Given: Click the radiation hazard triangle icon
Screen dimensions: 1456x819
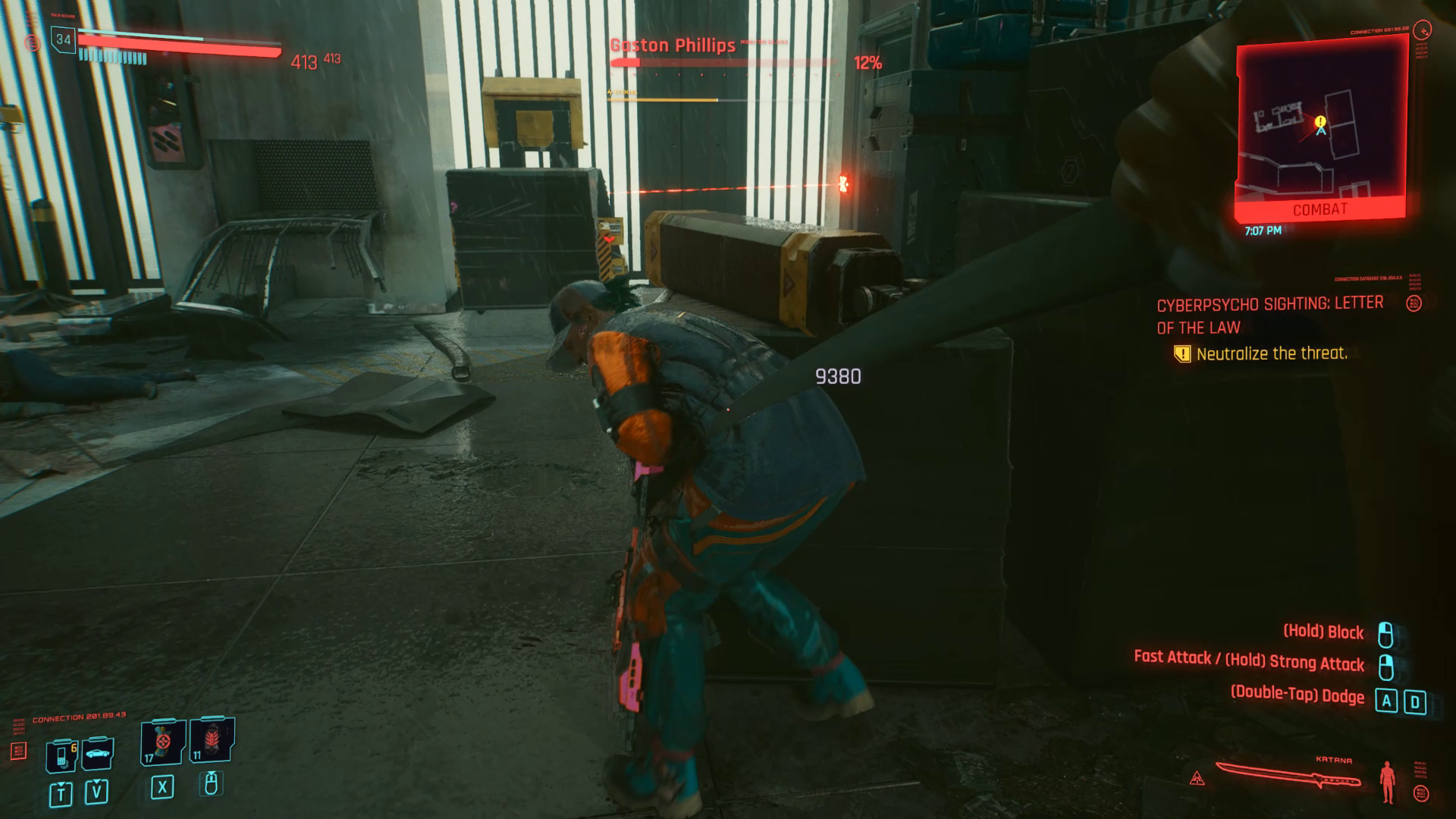Looking at the screenshot, I should coord(1197,778).
